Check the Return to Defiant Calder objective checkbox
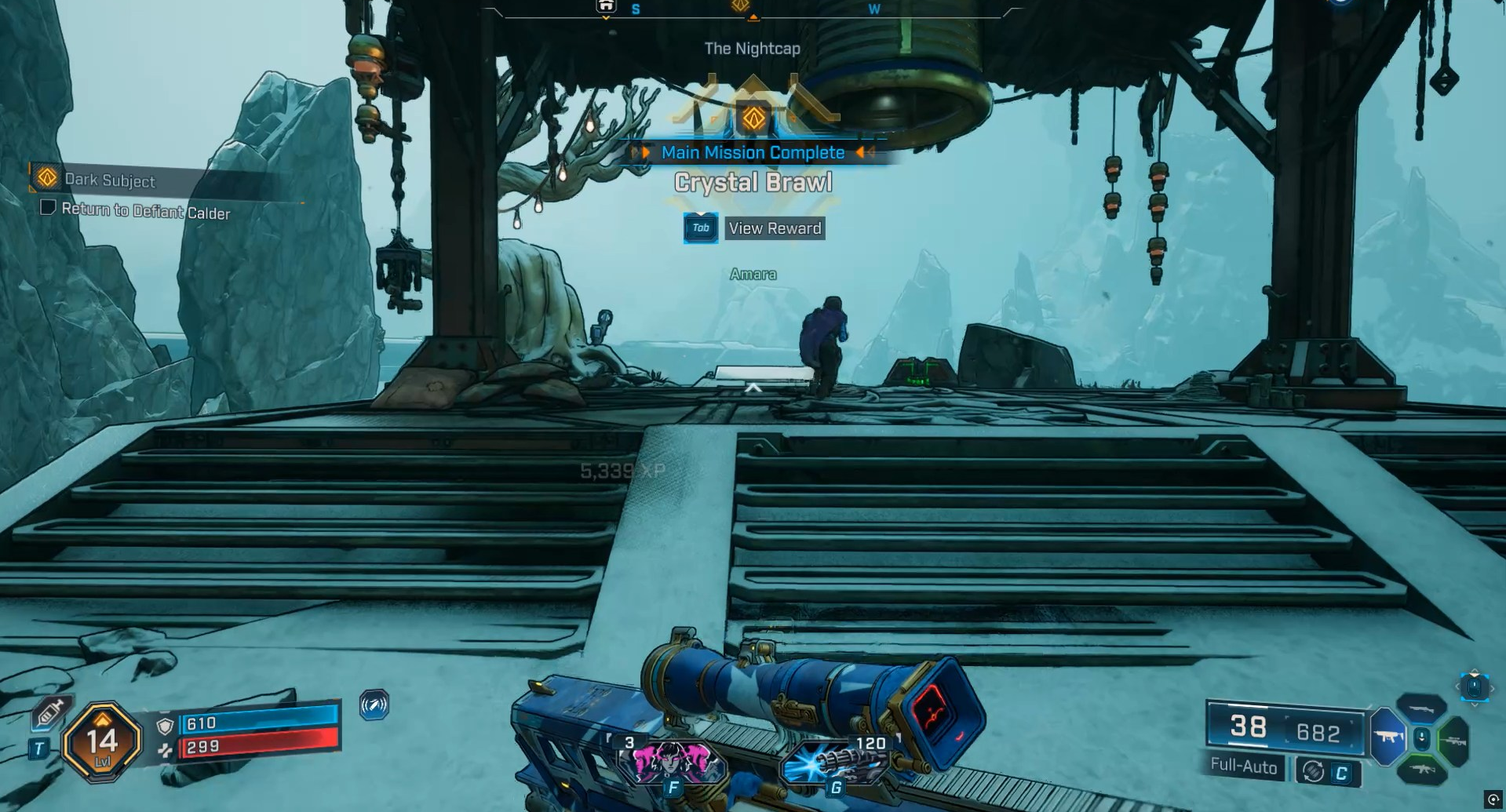The height and width of the screenshot is (812, 1506). point(49,209)
